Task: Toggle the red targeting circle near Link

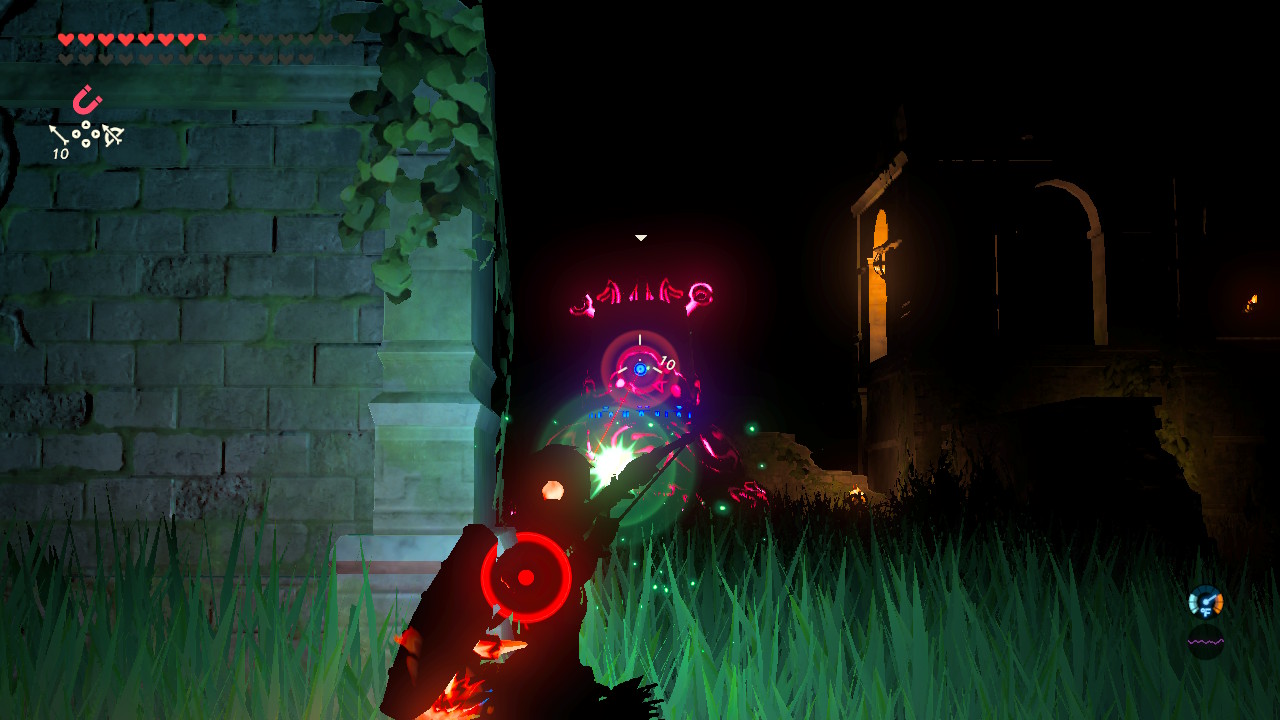Action: (527, 578)
